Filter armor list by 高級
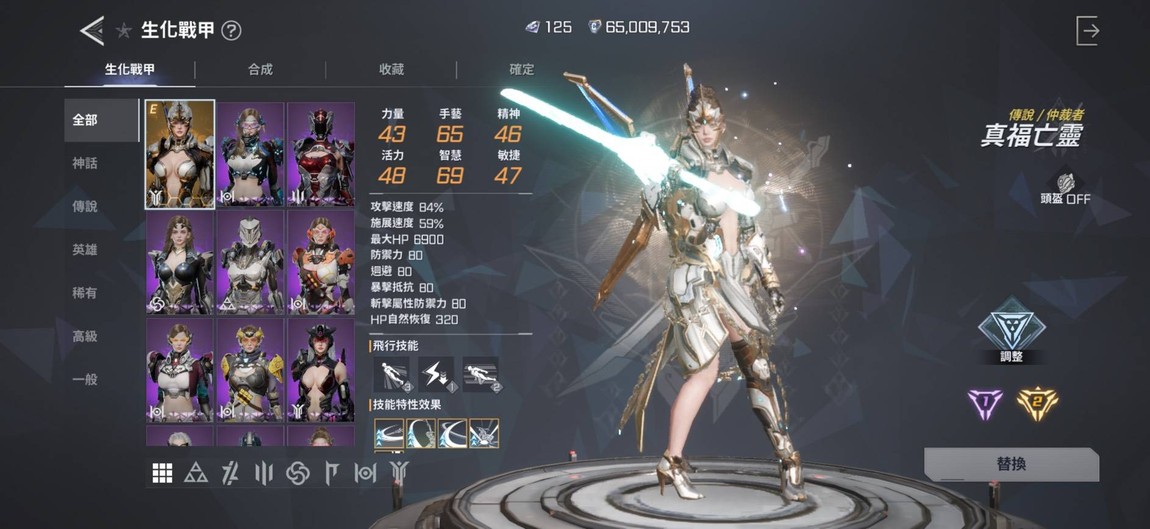Screen dimensions: 1150x529 (x=85, y=337)
